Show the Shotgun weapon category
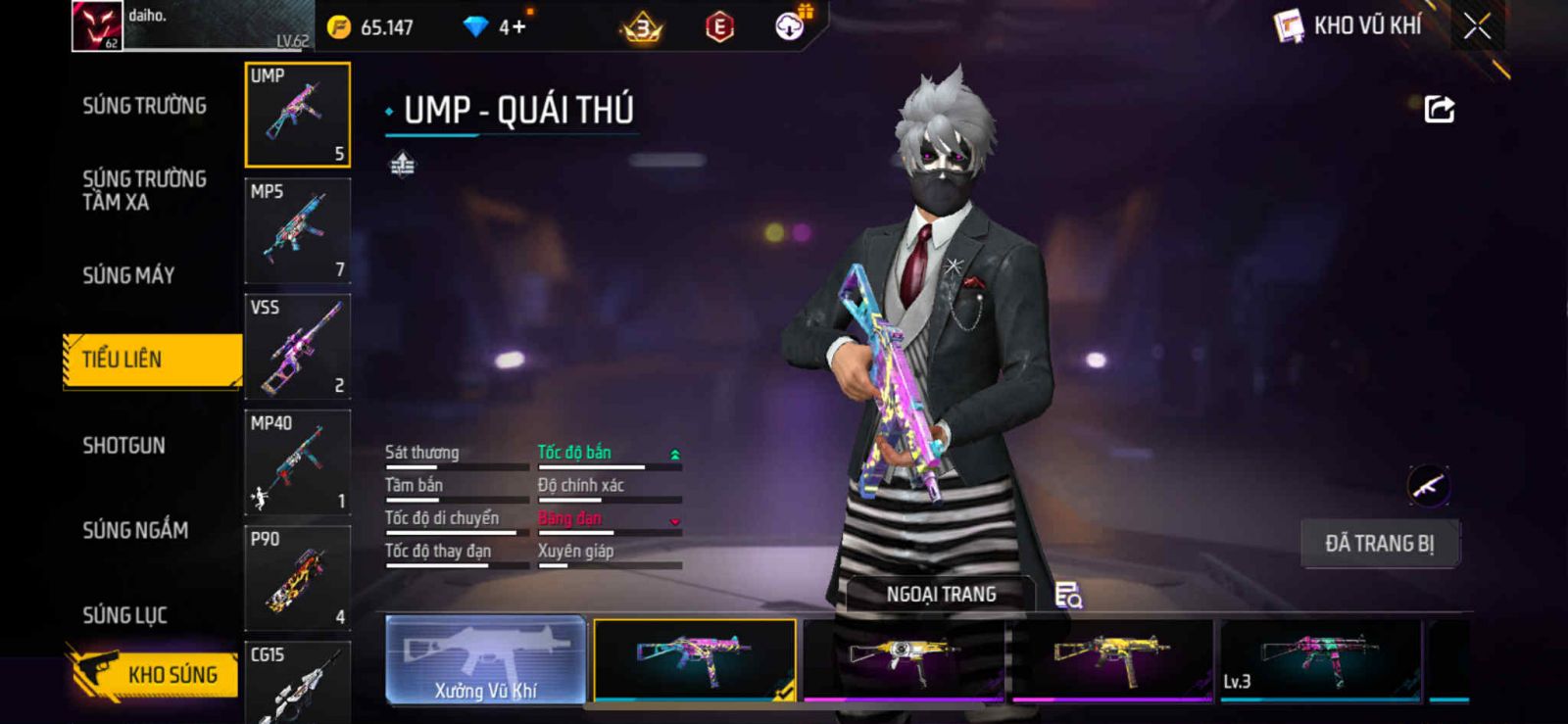1568x724 pixels. 123,446
